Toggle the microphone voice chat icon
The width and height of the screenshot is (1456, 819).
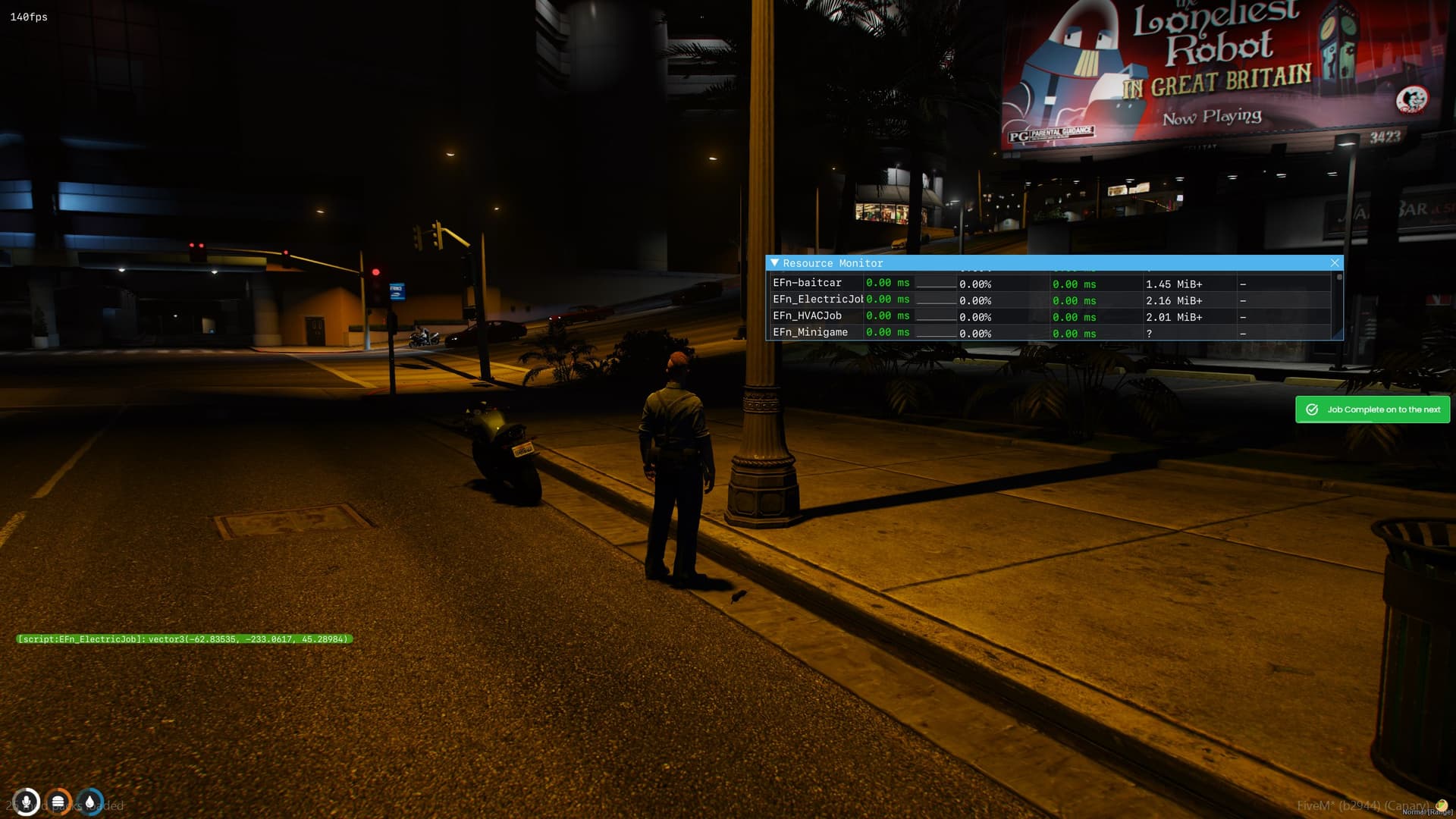pos(27,801)
